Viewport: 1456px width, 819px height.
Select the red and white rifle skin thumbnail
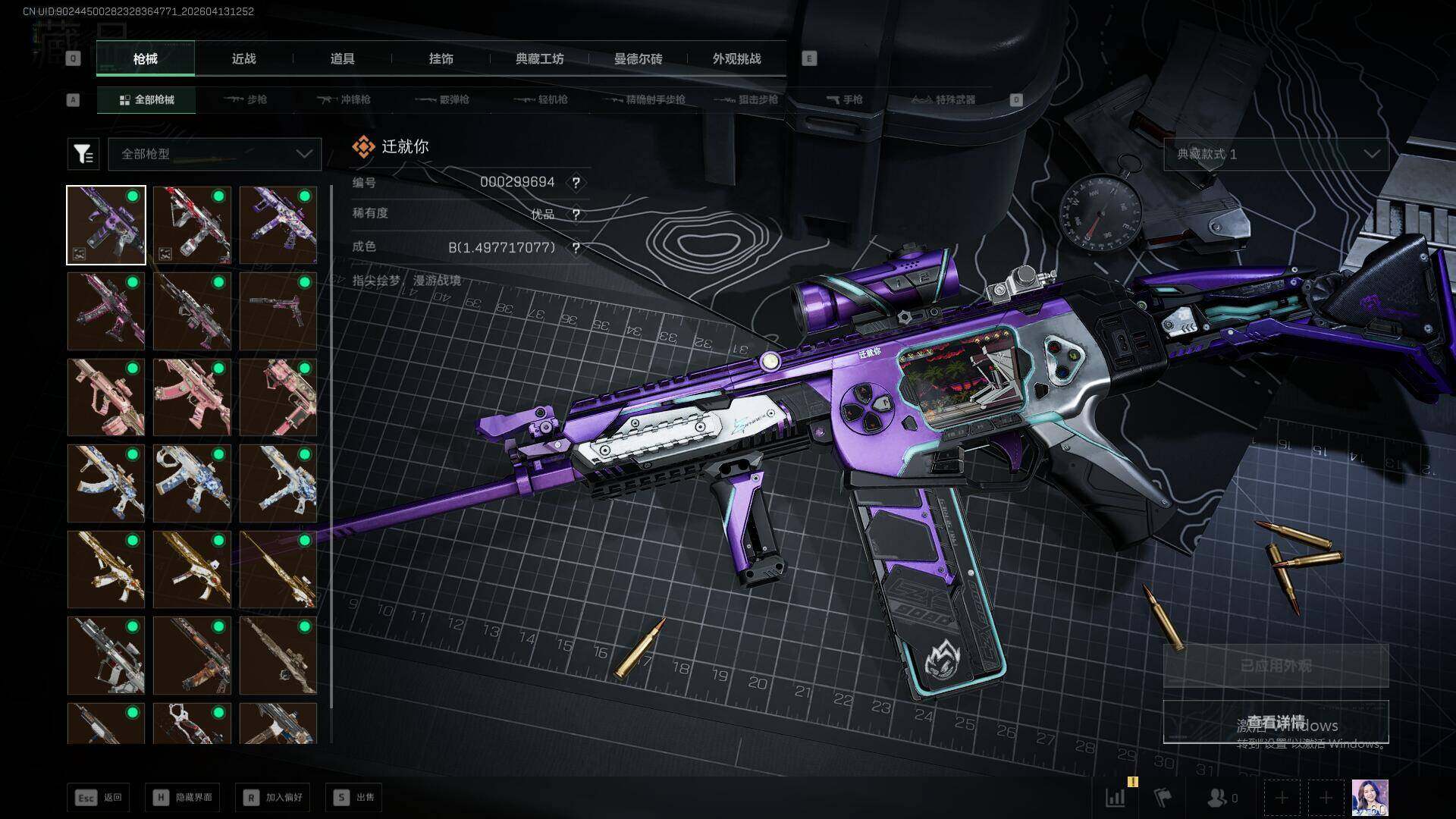click(x=192, y=225)
